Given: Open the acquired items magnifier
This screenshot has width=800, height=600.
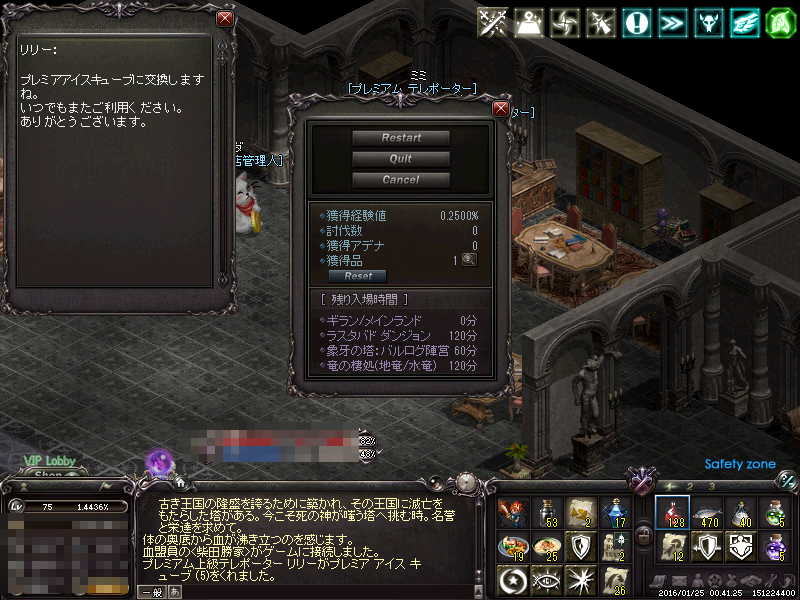Looking at the screenshot, I should 469,260.
